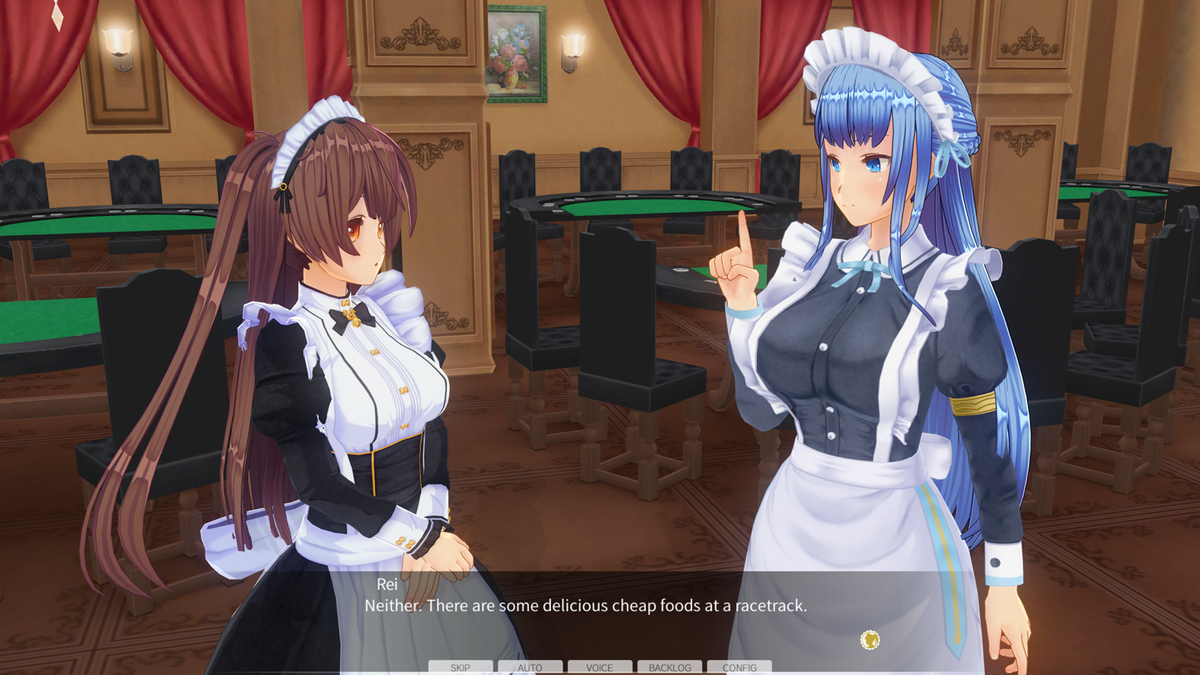The height and width of the screenshot is (675, 1200).
Task: Open the BACKLOG dialogue history
Action: (x=669, y=667)
